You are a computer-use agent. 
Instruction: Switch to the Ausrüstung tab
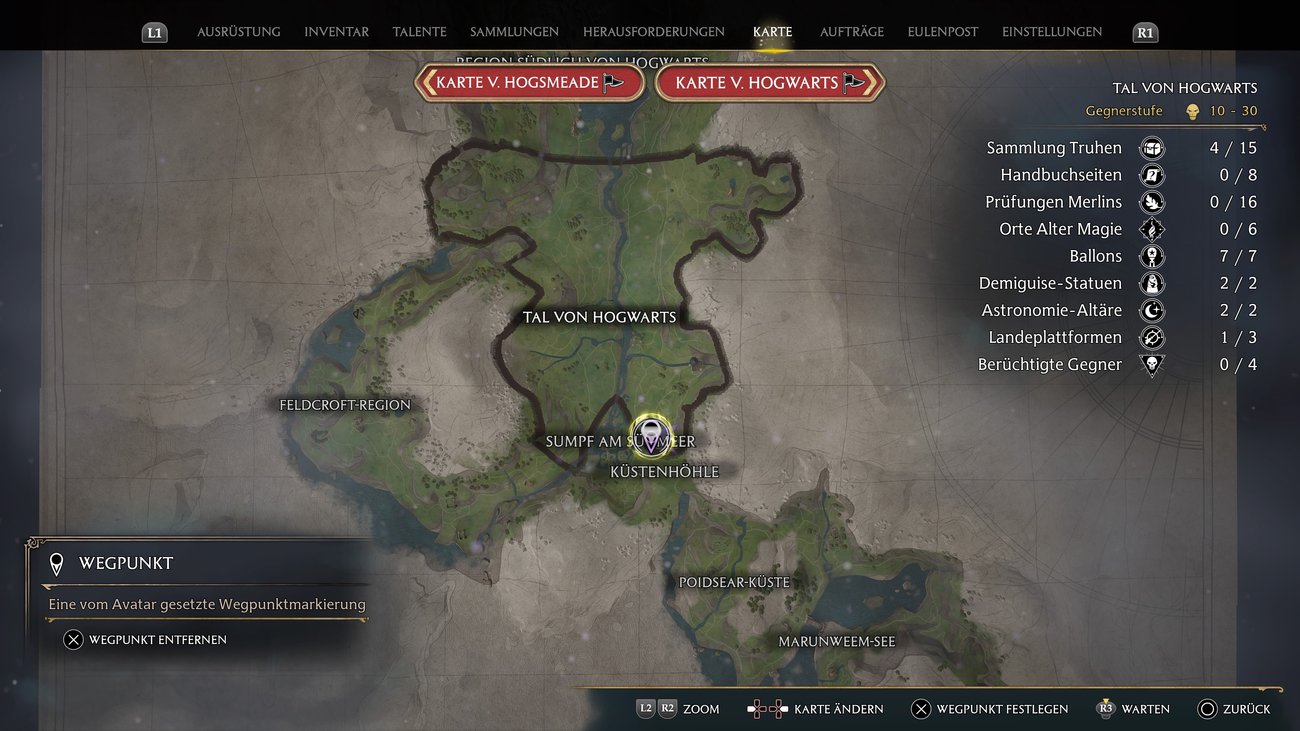[238, 32]
